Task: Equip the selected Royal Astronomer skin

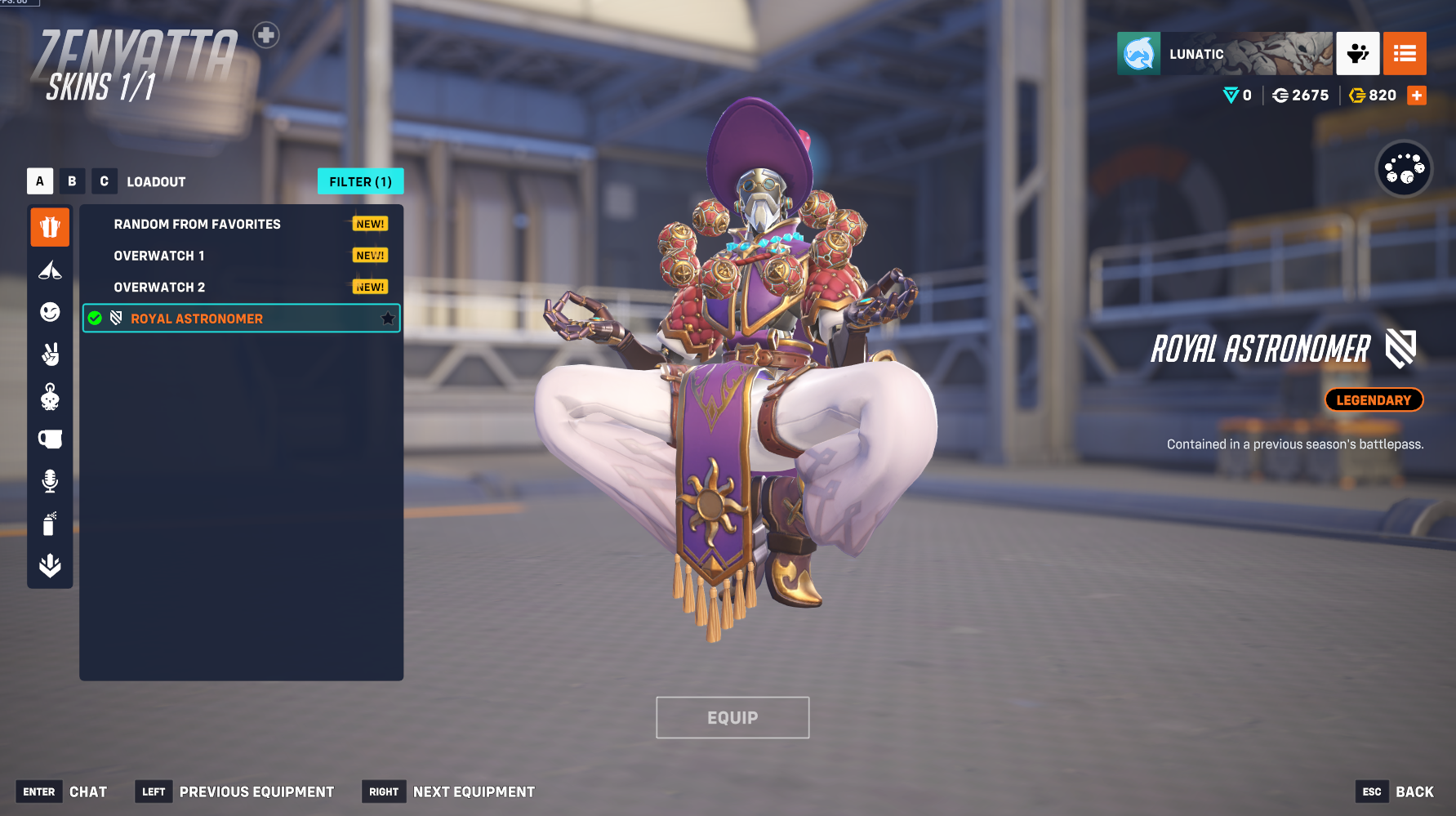Action: click(732, 717)
